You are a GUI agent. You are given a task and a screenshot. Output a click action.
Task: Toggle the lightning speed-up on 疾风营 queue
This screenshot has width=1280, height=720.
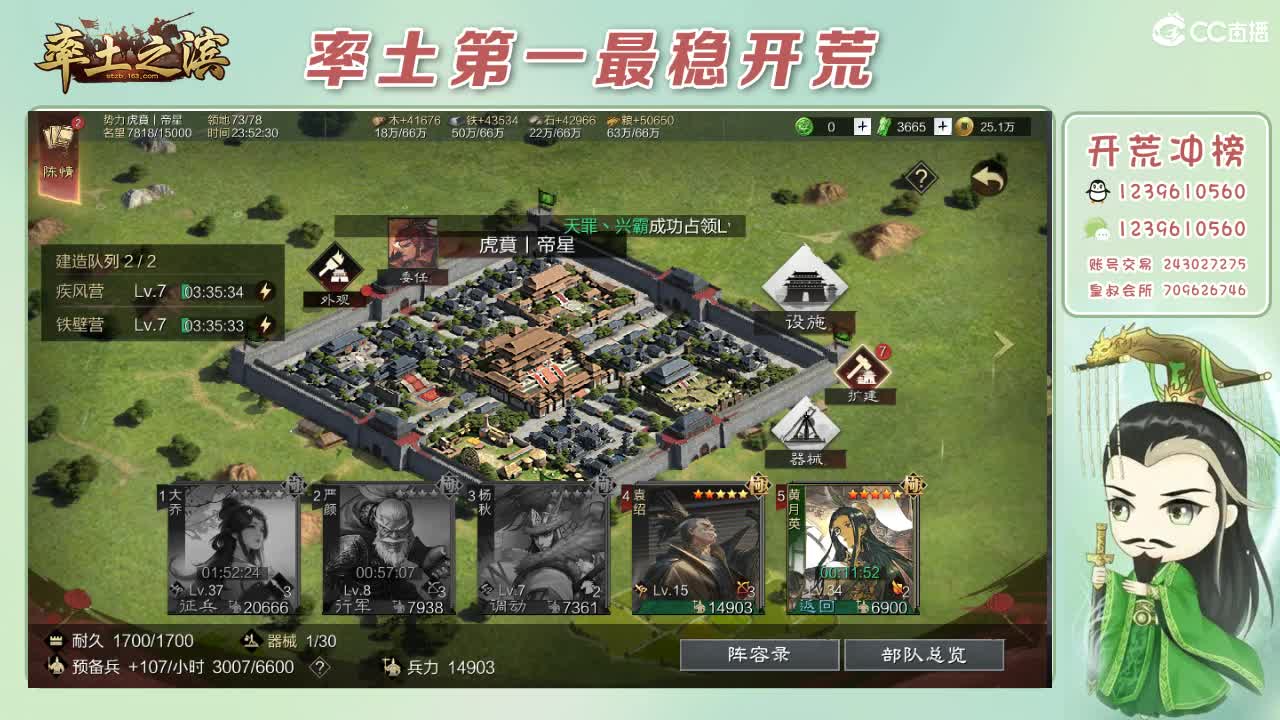tap(262, 291)
